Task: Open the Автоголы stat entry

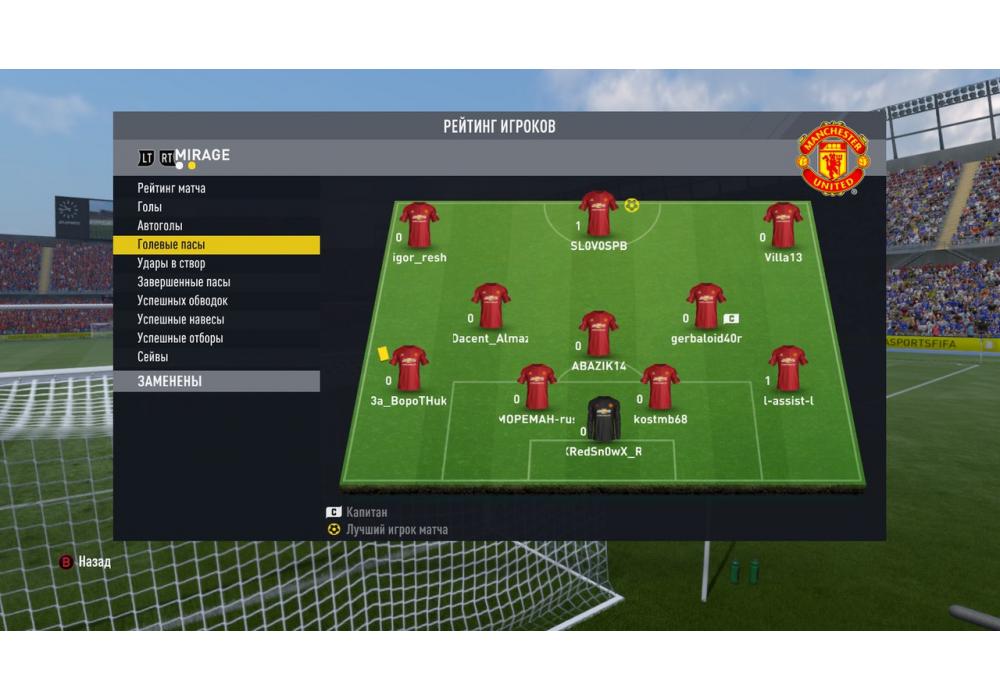Action: pos(160,226)
